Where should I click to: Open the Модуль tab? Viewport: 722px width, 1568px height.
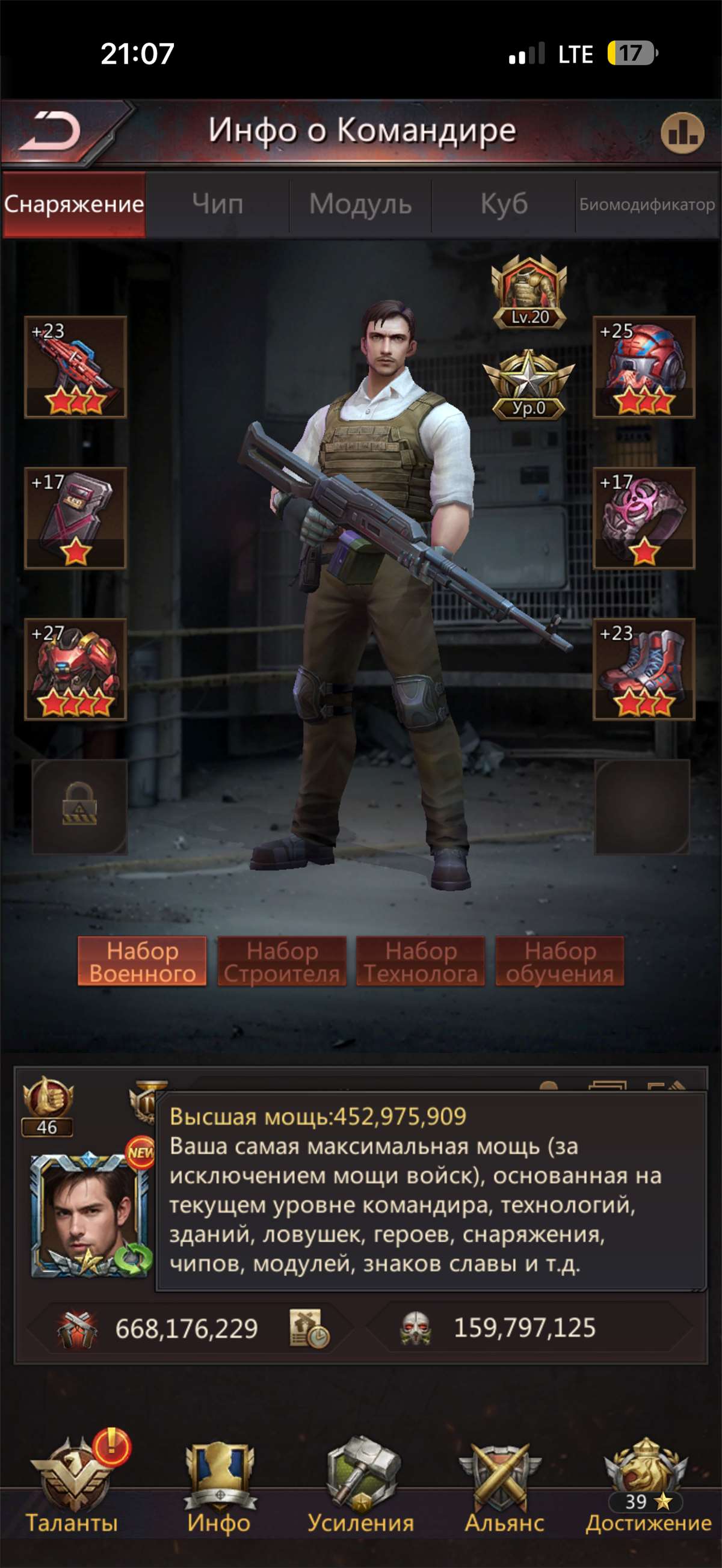pyautogui.click(x=360, y=204)
